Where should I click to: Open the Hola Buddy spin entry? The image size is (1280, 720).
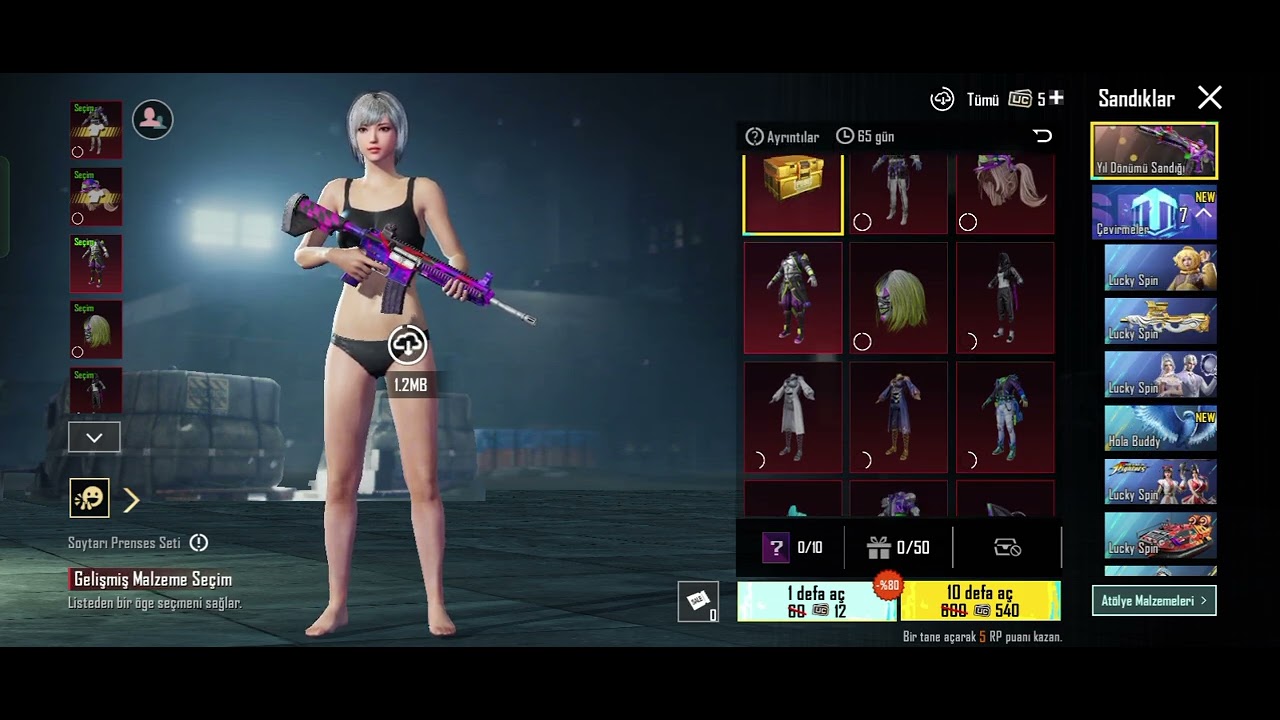pos(1160,428)
